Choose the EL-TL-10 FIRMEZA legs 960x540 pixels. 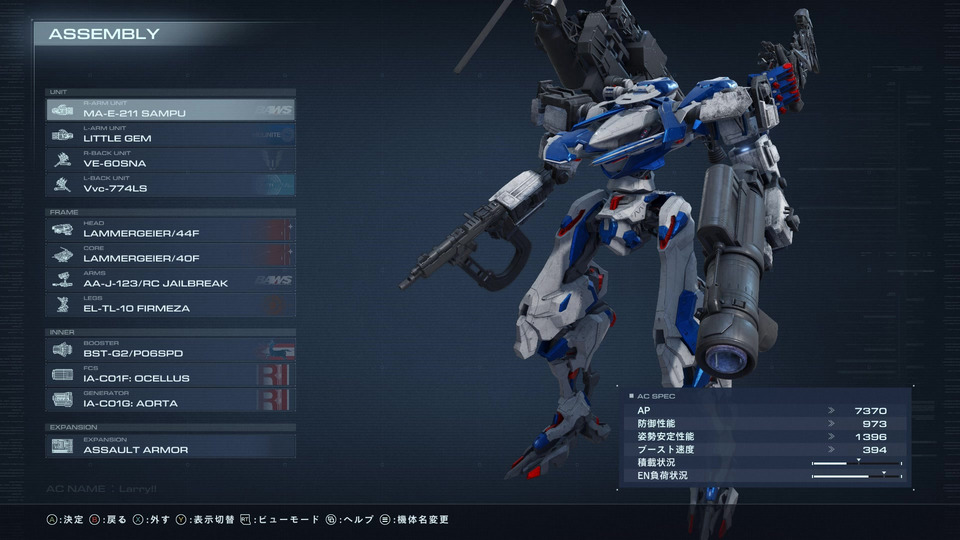tap(170, 305)
